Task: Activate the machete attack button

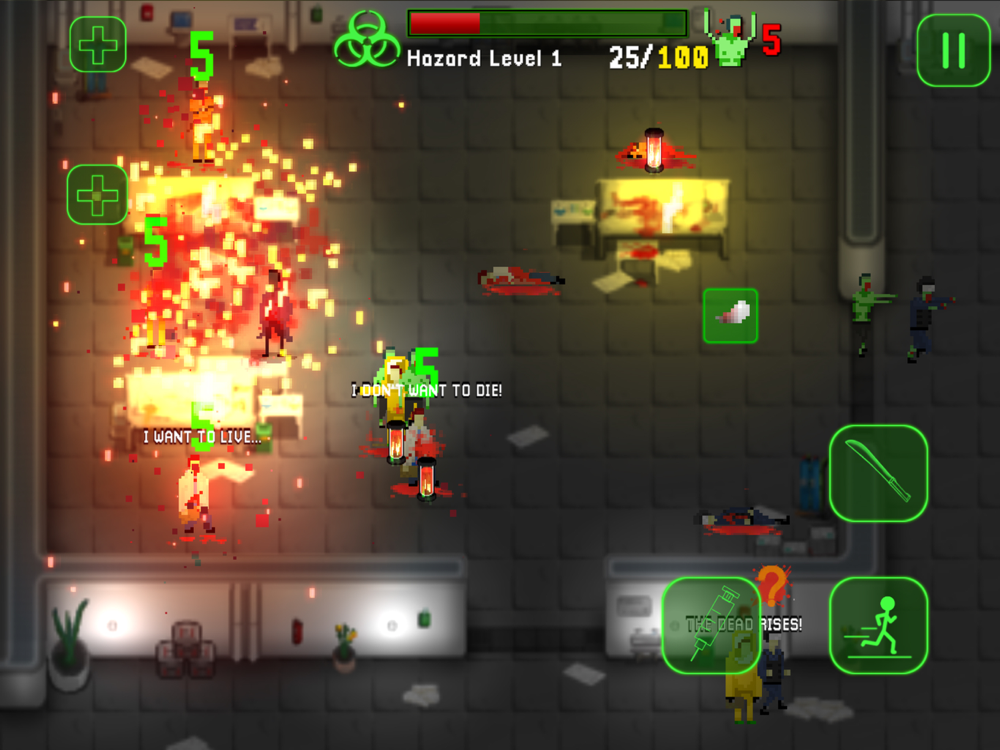Action: coord(878,473)
